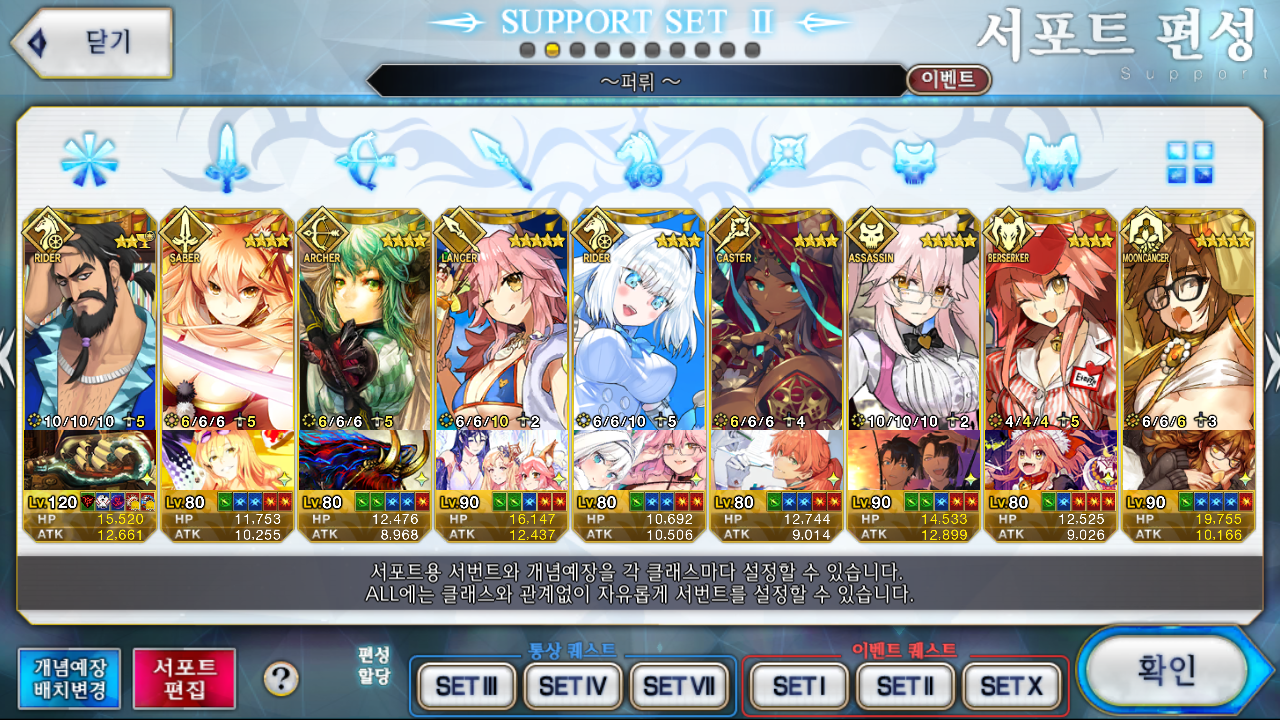Pick the green-haired Archer servant card

pos(364,330)
